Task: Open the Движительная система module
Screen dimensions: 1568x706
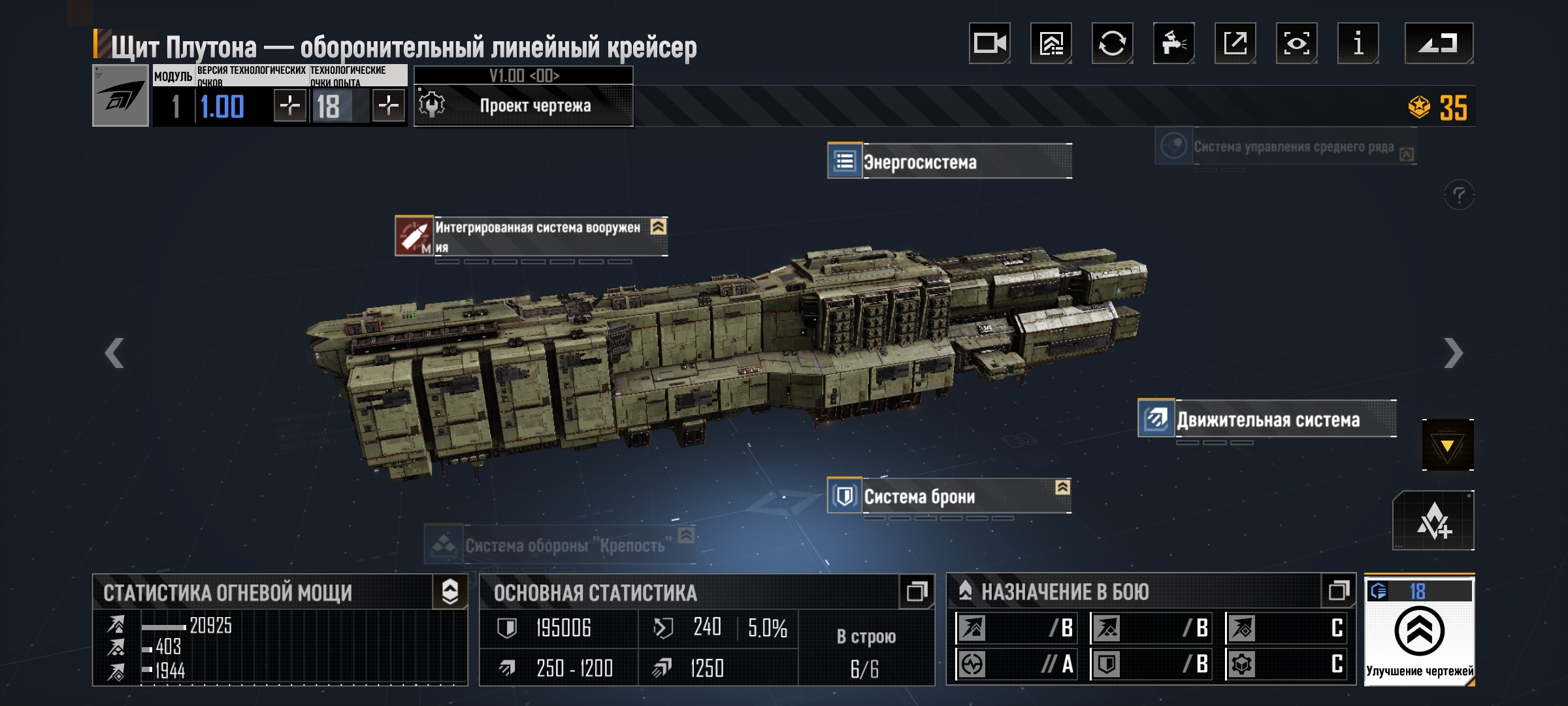Action: pyautogui.click(x=1267, y=419)
